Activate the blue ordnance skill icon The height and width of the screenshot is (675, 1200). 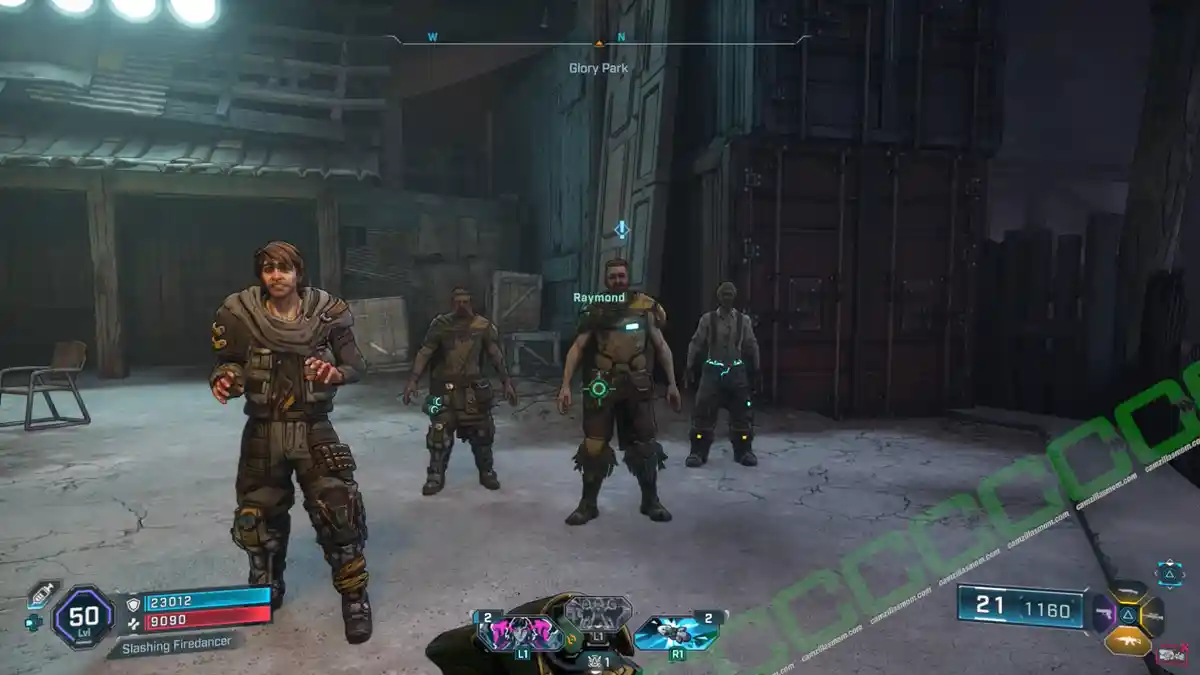point(676,631)
